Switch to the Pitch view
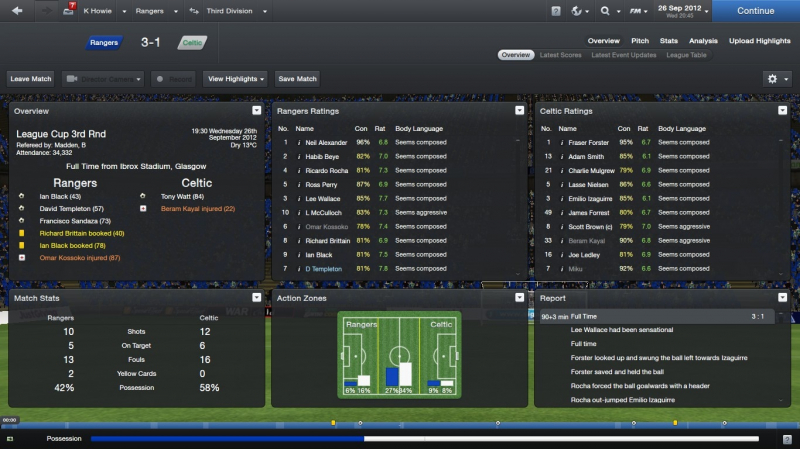The image size is (800, 449). point(641,41)
